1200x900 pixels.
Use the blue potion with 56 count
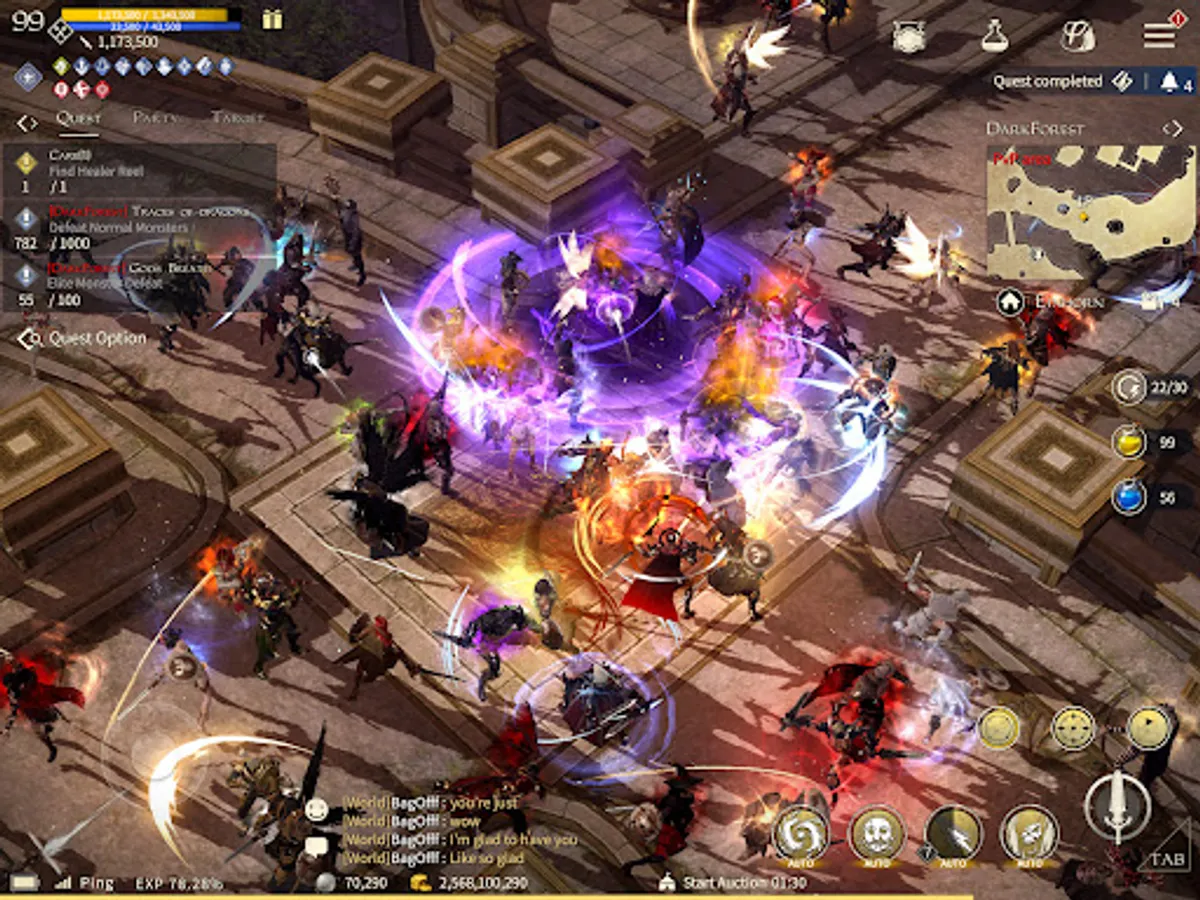click(x=1130, y=496)
